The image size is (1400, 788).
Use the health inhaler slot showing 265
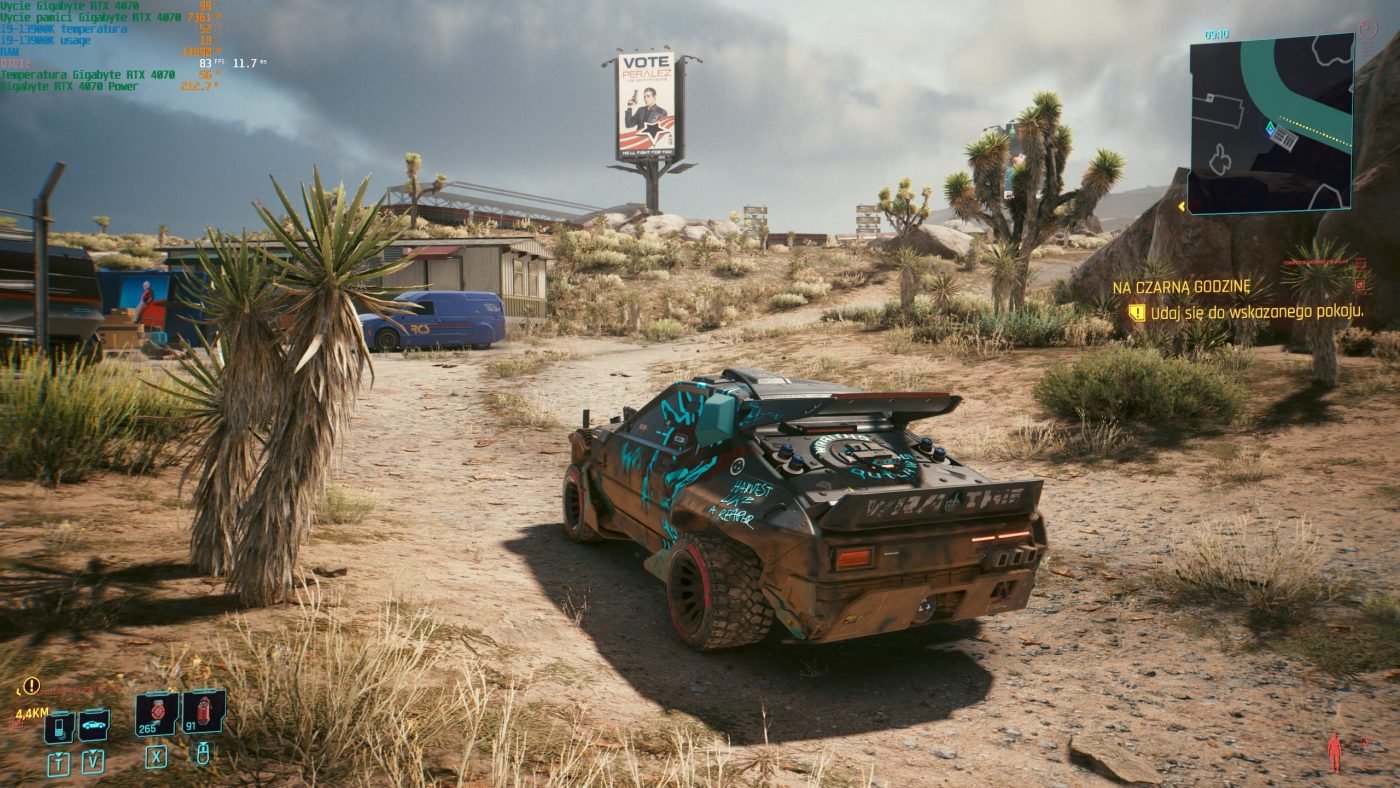157,713
